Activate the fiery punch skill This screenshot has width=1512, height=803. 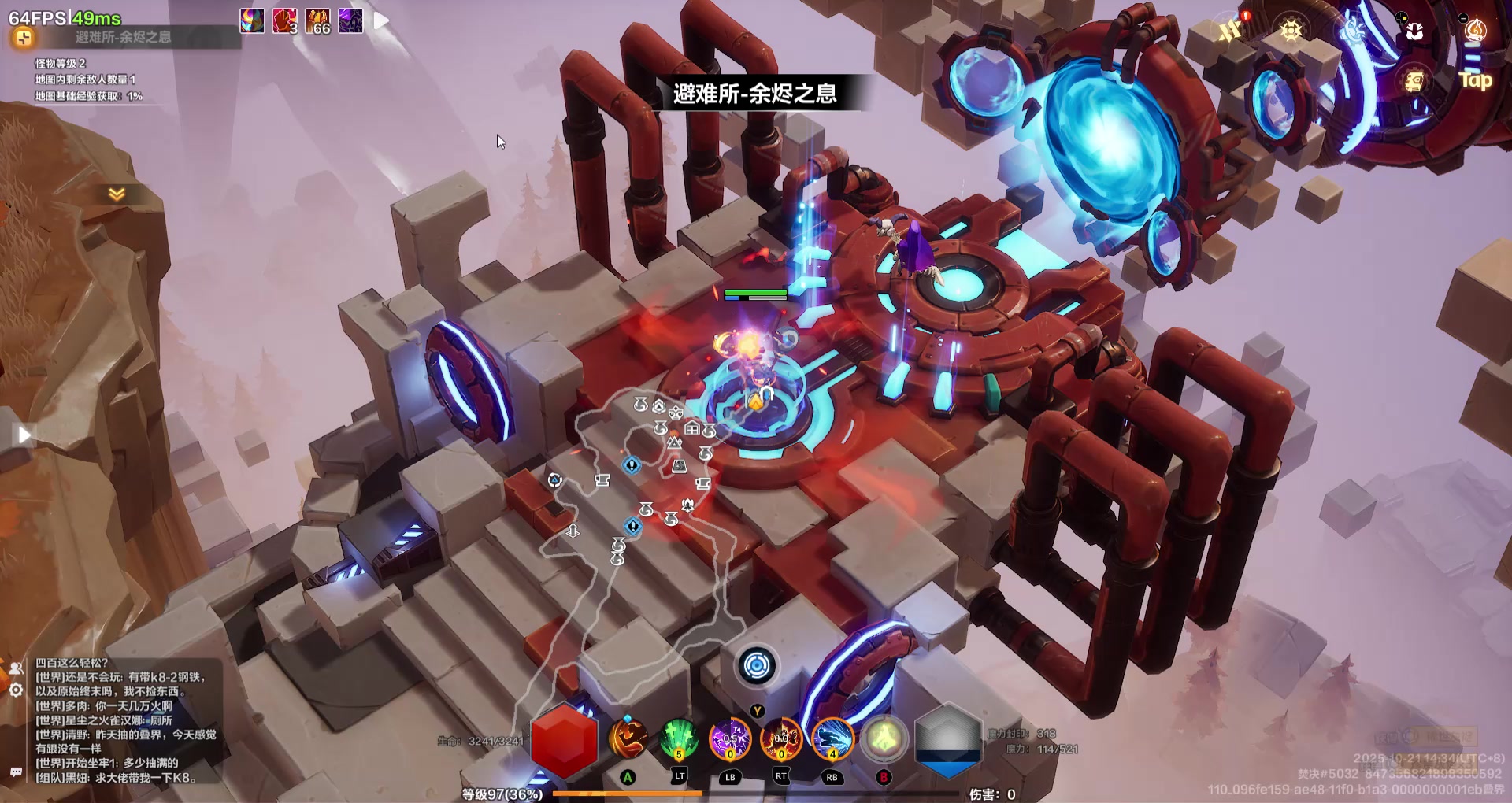click(628, 739)
